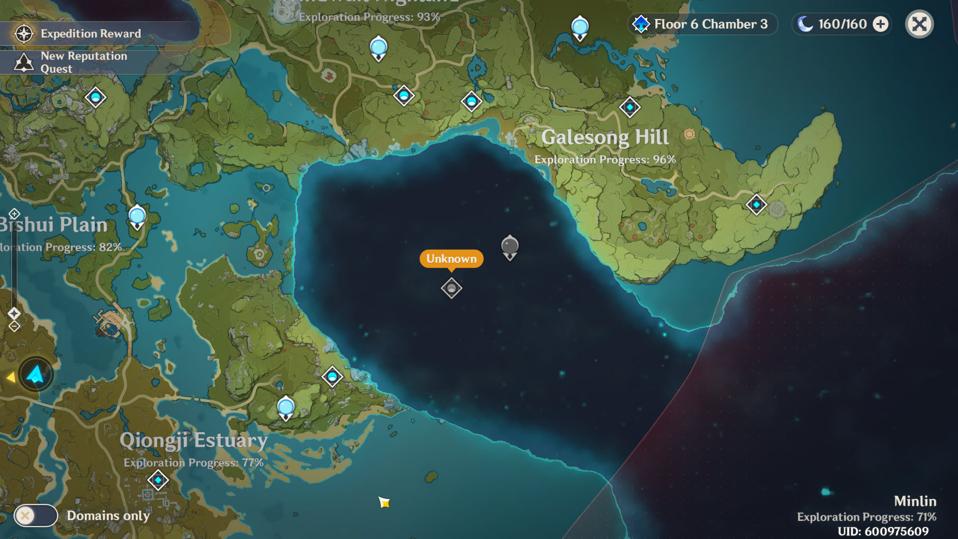Click the player location arrow button
The image size is (958, 539).
click(37, 375)
